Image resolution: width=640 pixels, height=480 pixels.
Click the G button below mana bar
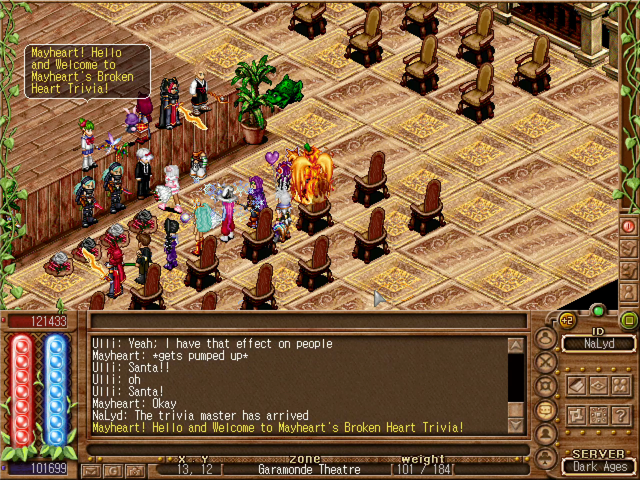[x=113, y=469]
